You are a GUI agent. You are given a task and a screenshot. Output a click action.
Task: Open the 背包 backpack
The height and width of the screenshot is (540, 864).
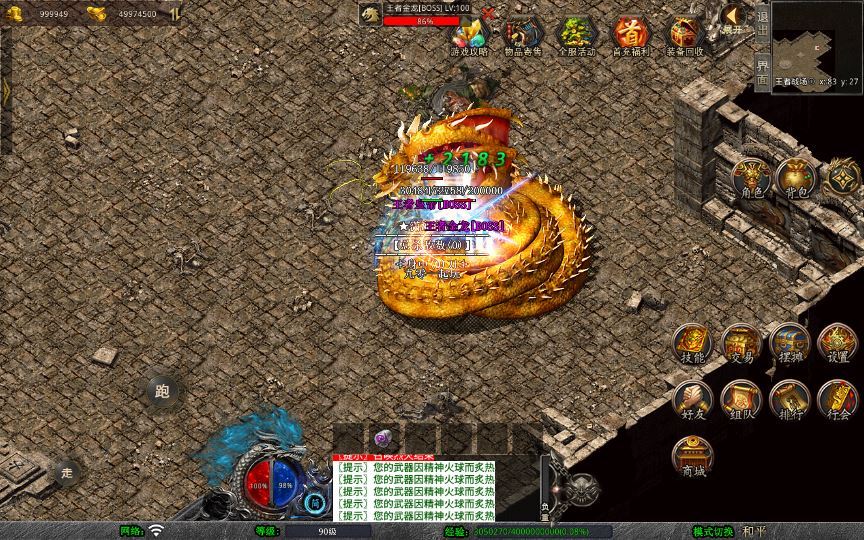point(796,178)
